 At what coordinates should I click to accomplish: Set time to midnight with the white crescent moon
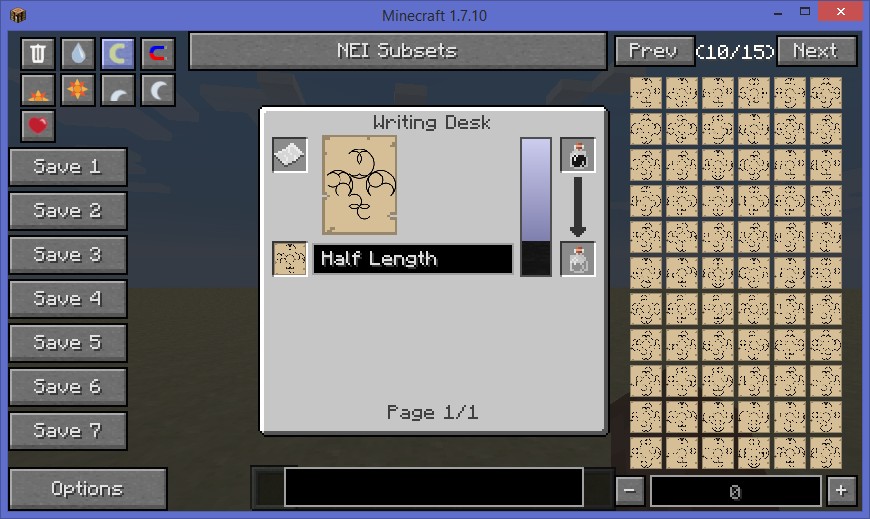(157, 92)
